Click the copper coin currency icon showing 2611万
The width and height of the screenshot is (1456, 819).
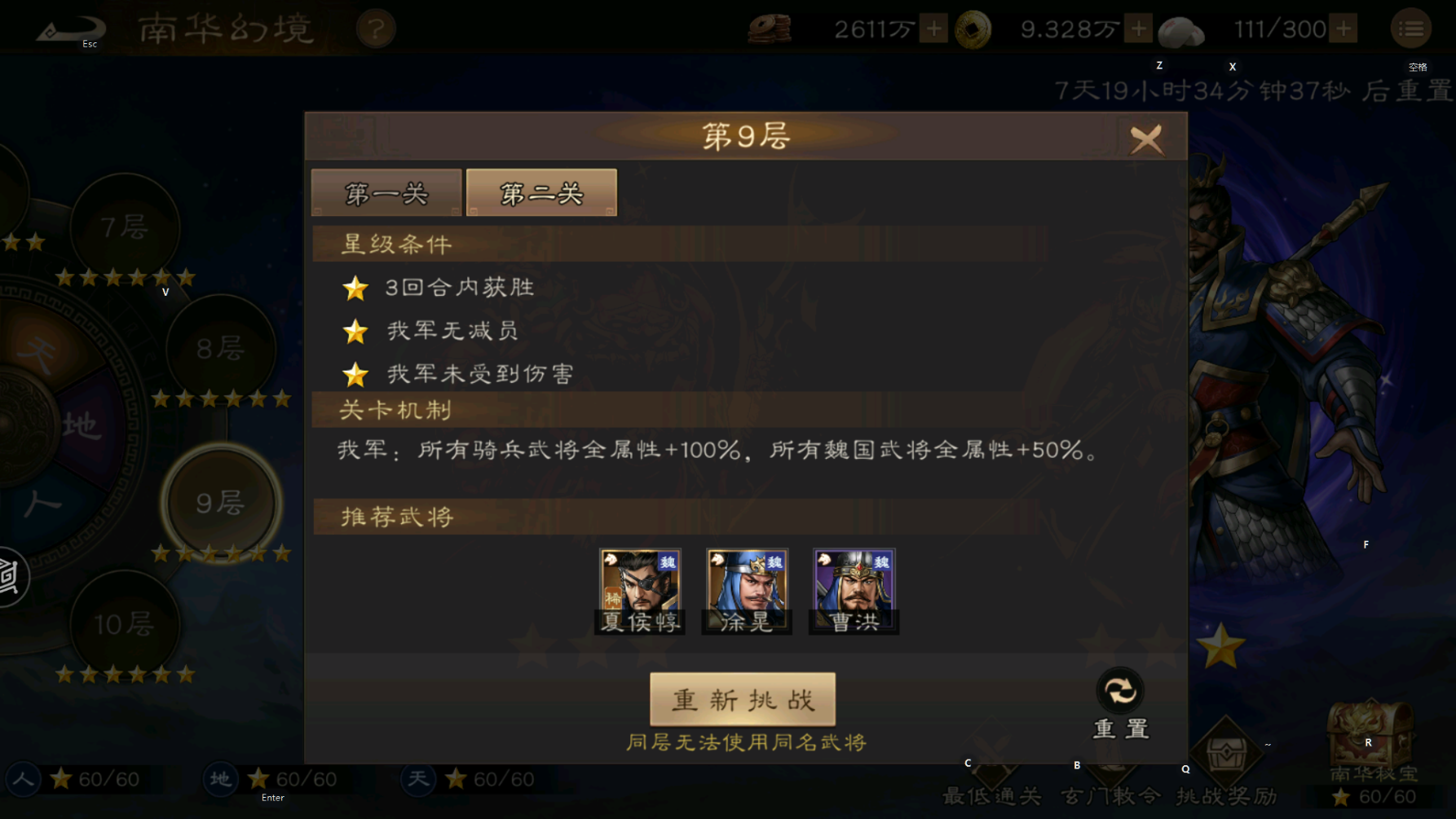(x=771, y=28)
